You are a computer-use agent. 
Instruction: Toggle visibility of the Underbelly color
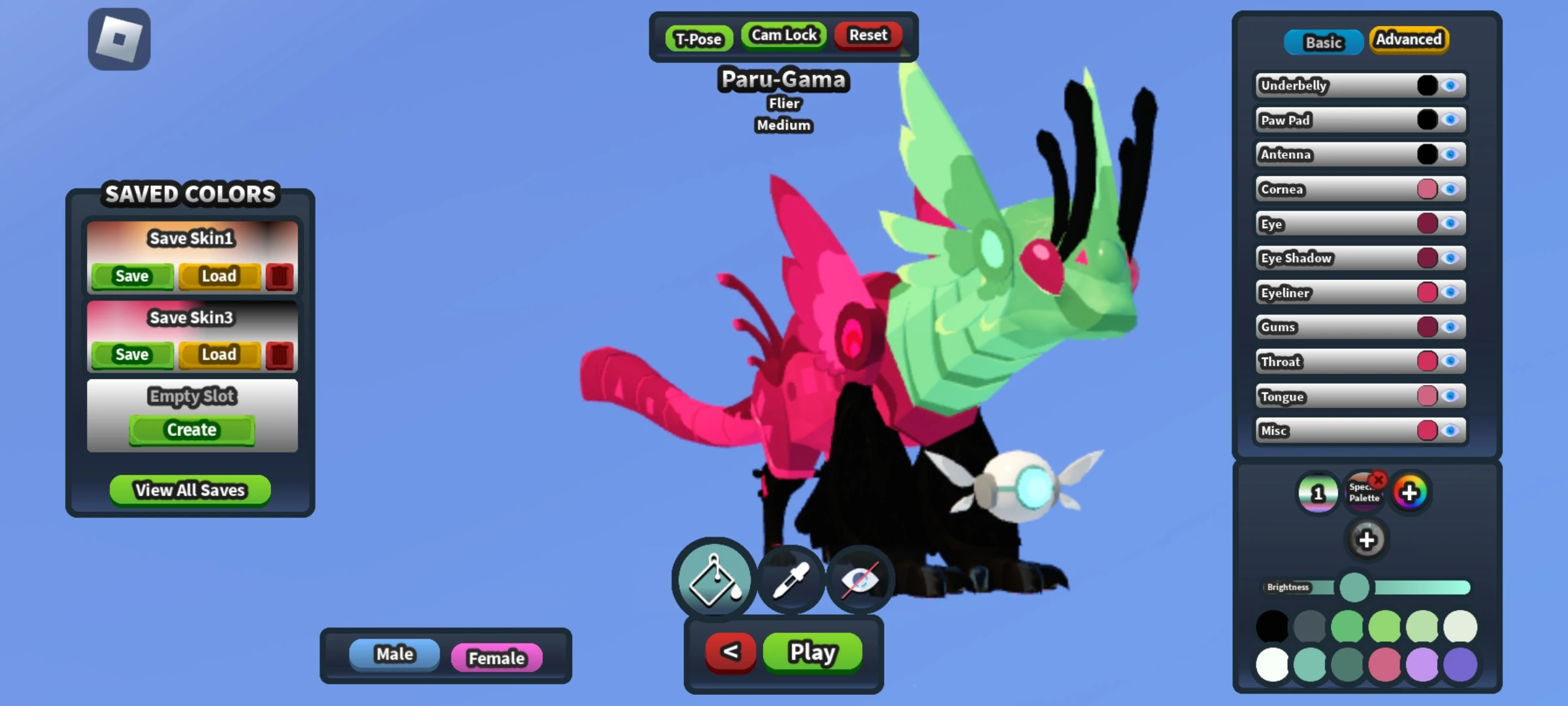pos(1451,85)
